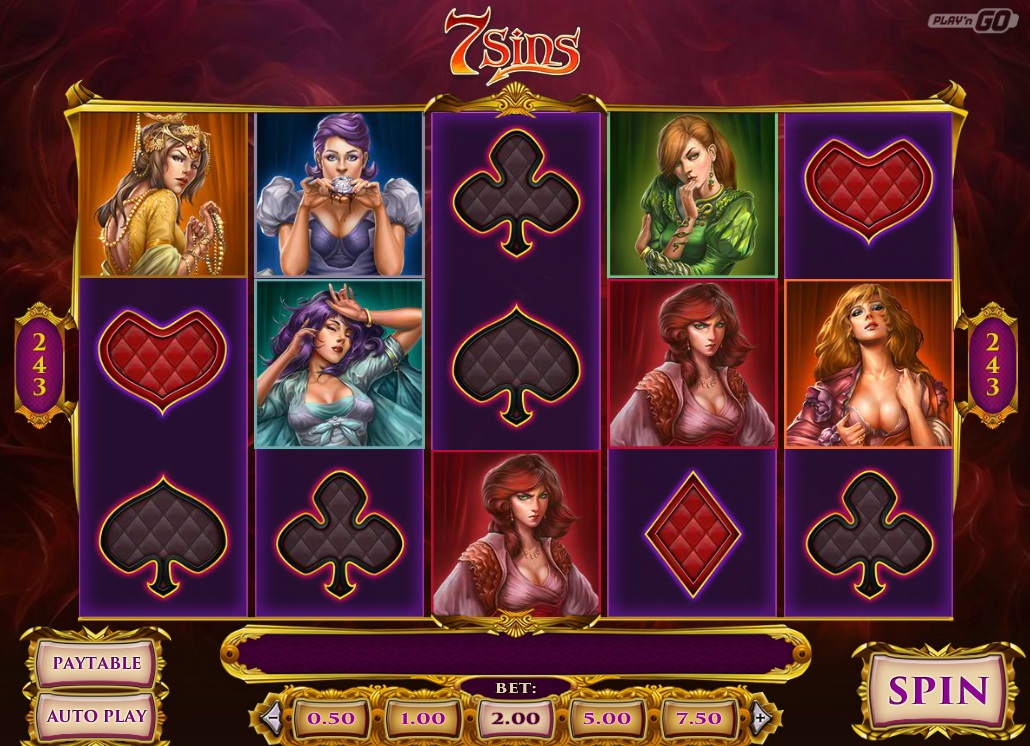
Task: Spin the reels
Action: pos(925,690)
